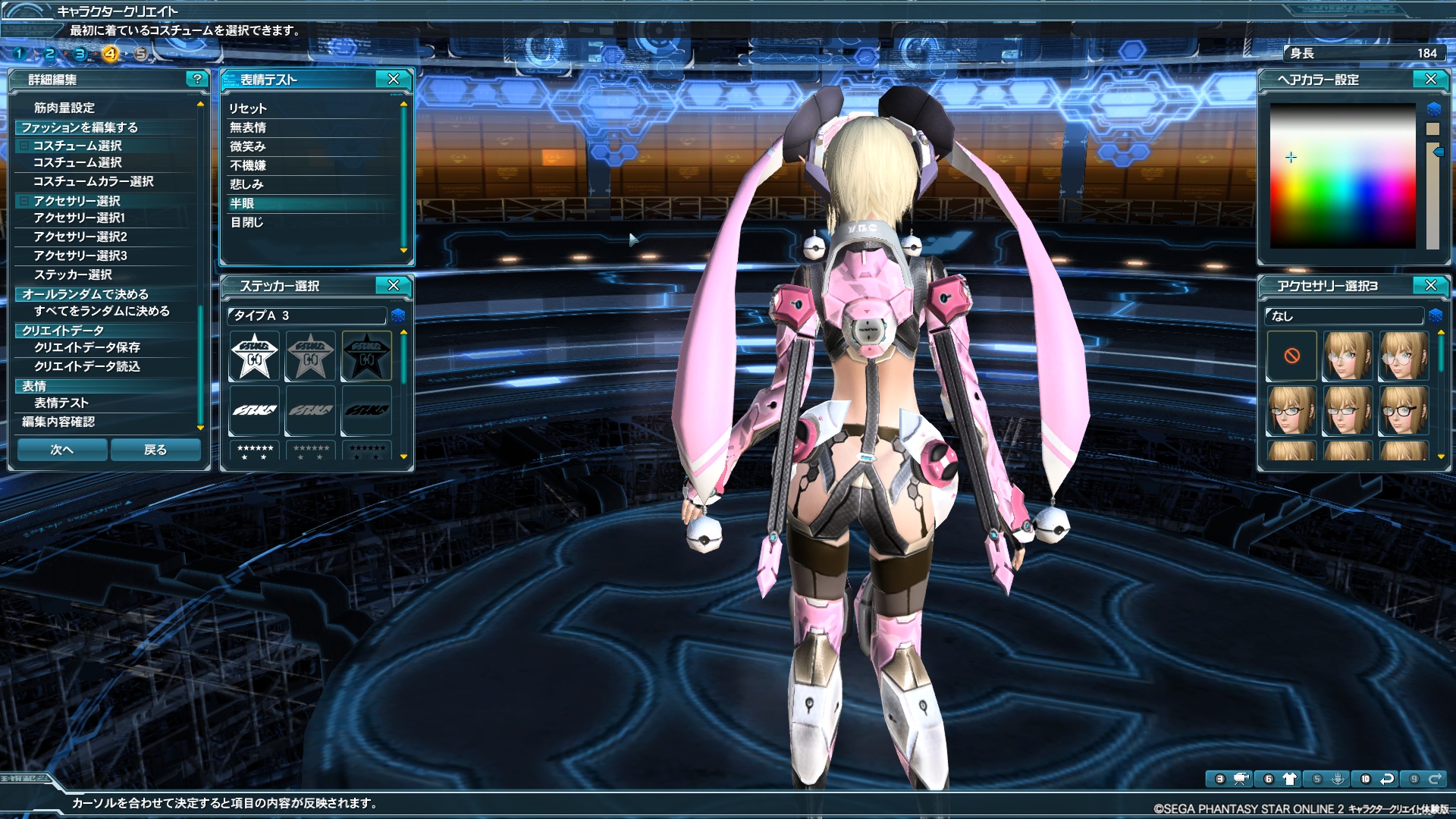Select the なし no-accessory icon
1456x819 pixels.
[1292, 356]
